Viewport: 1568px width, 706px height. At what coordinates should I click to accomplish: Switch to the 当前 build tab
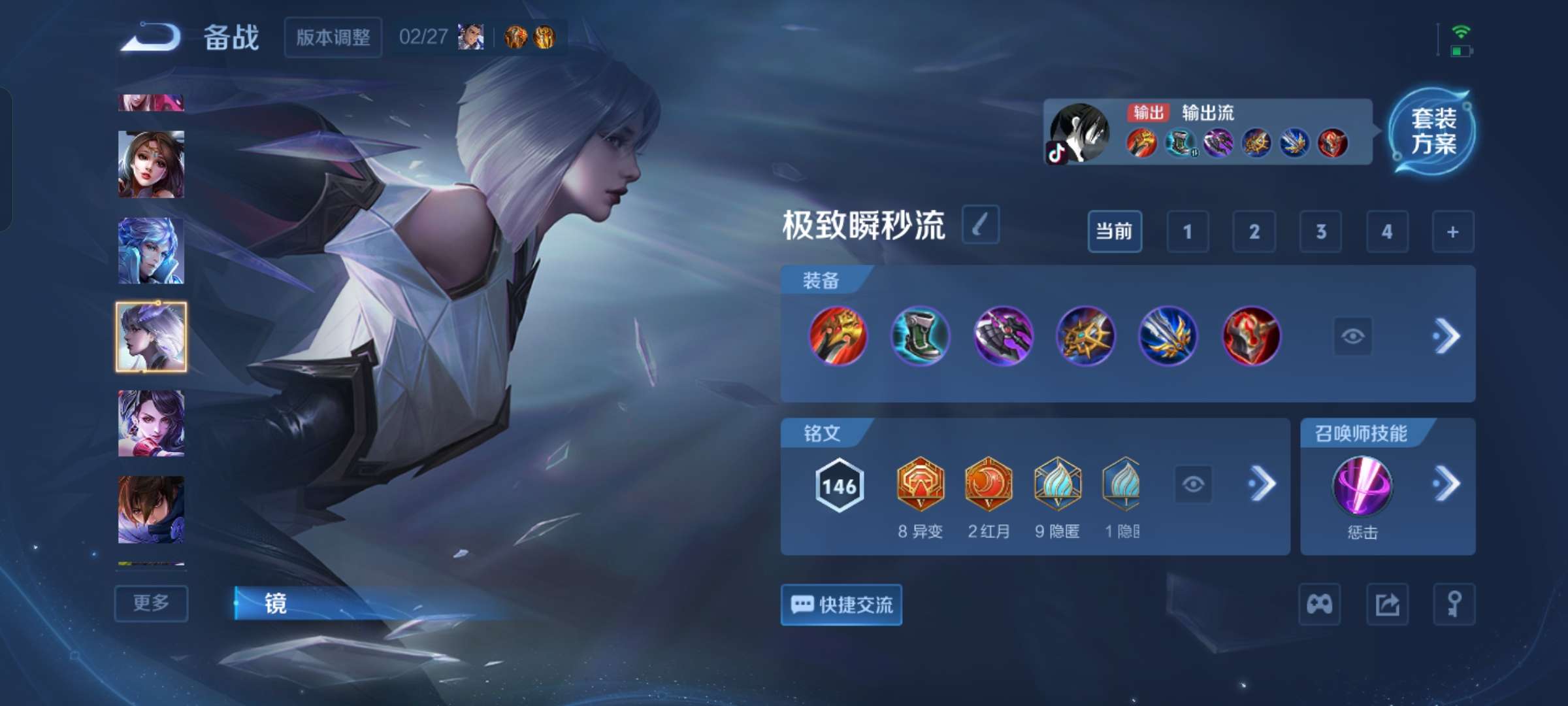point(1115,232)
